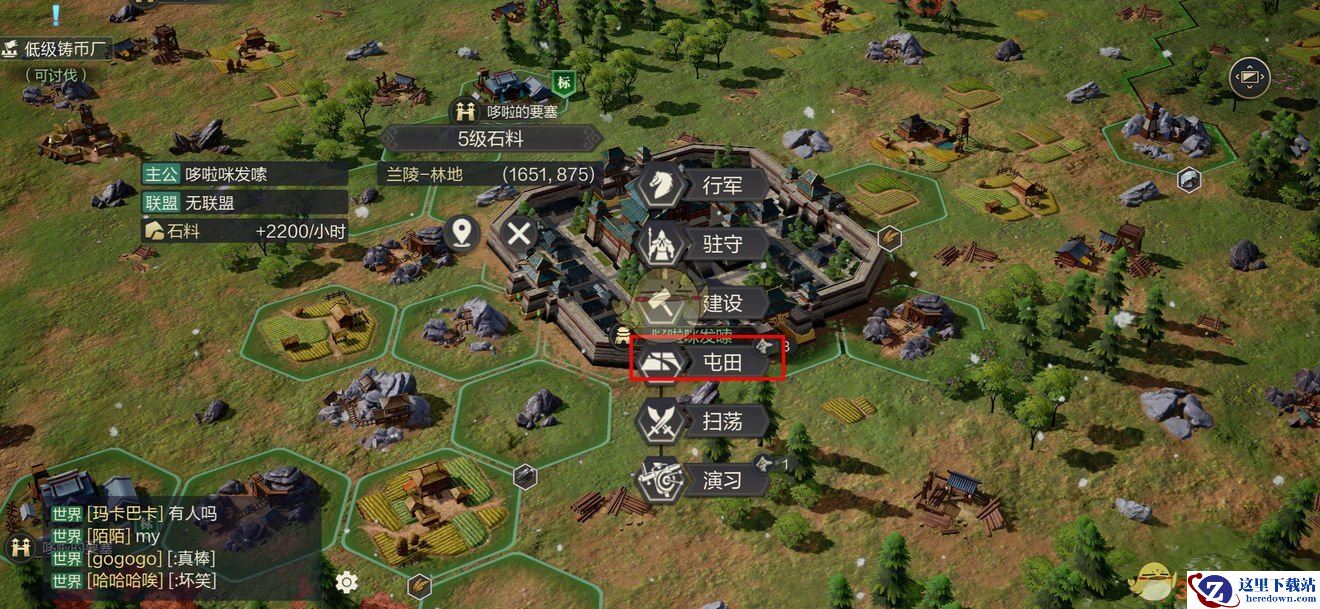Choose the 屯田 farming command
The width and height of the screenshot is (1320, 609).
[706, 362]
